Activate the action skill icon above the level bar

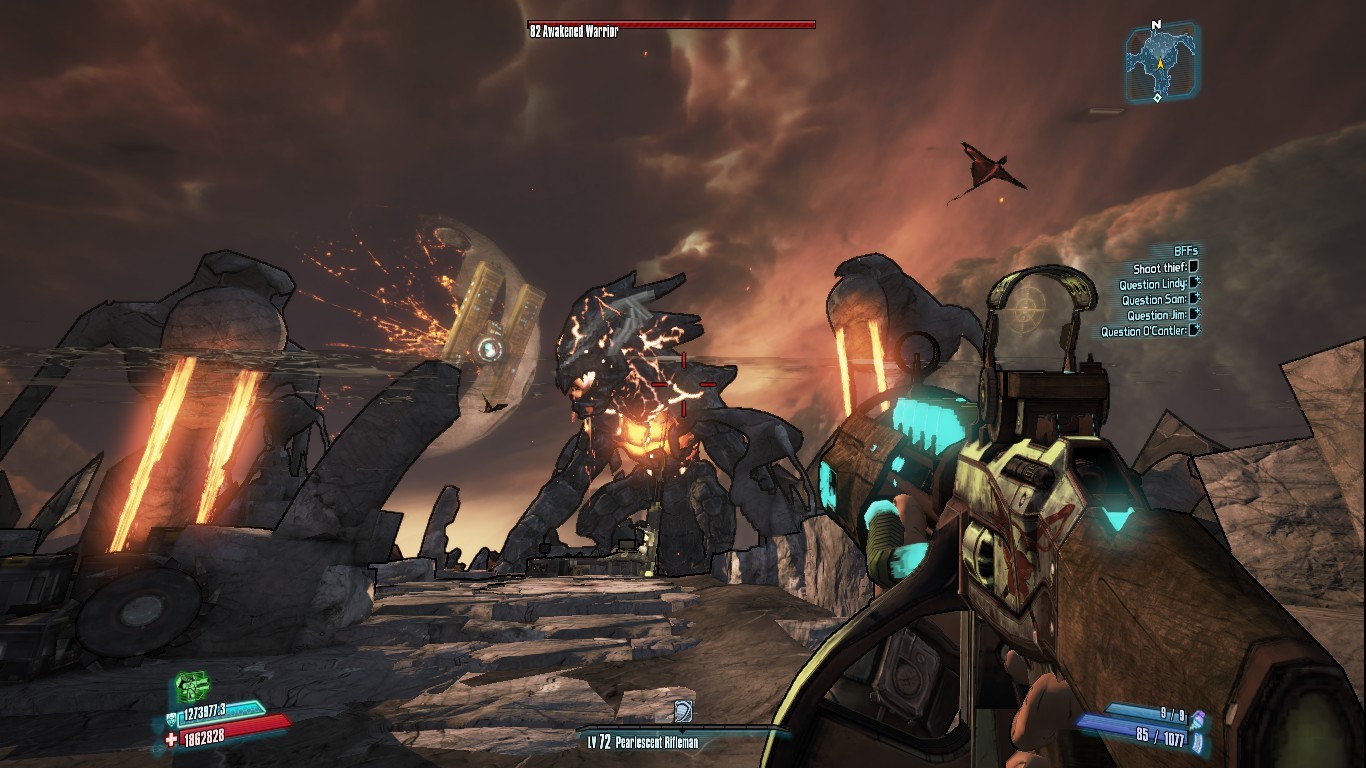tap(683, 711)
